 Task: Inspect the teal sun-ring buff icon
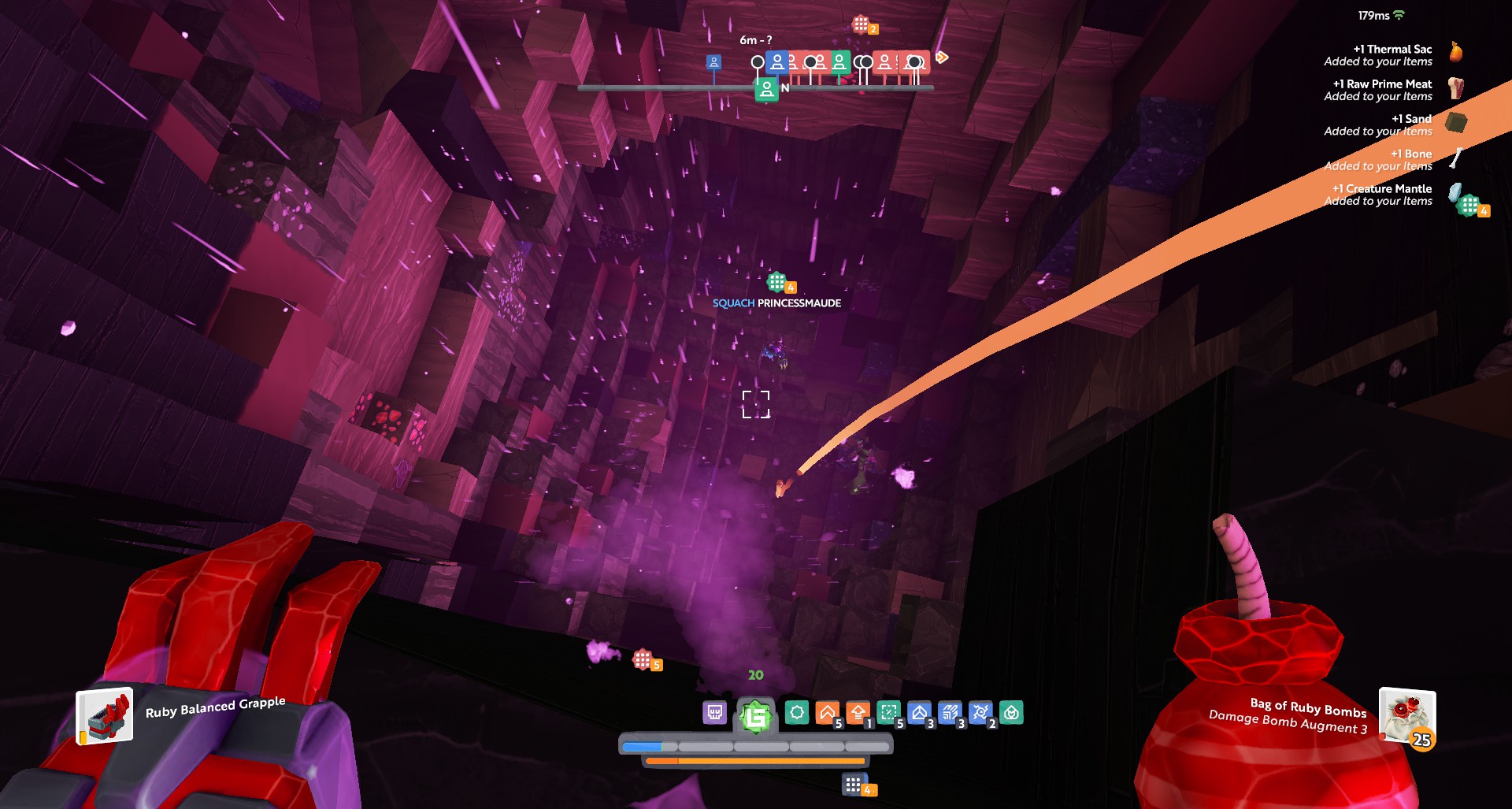[796, 713]
